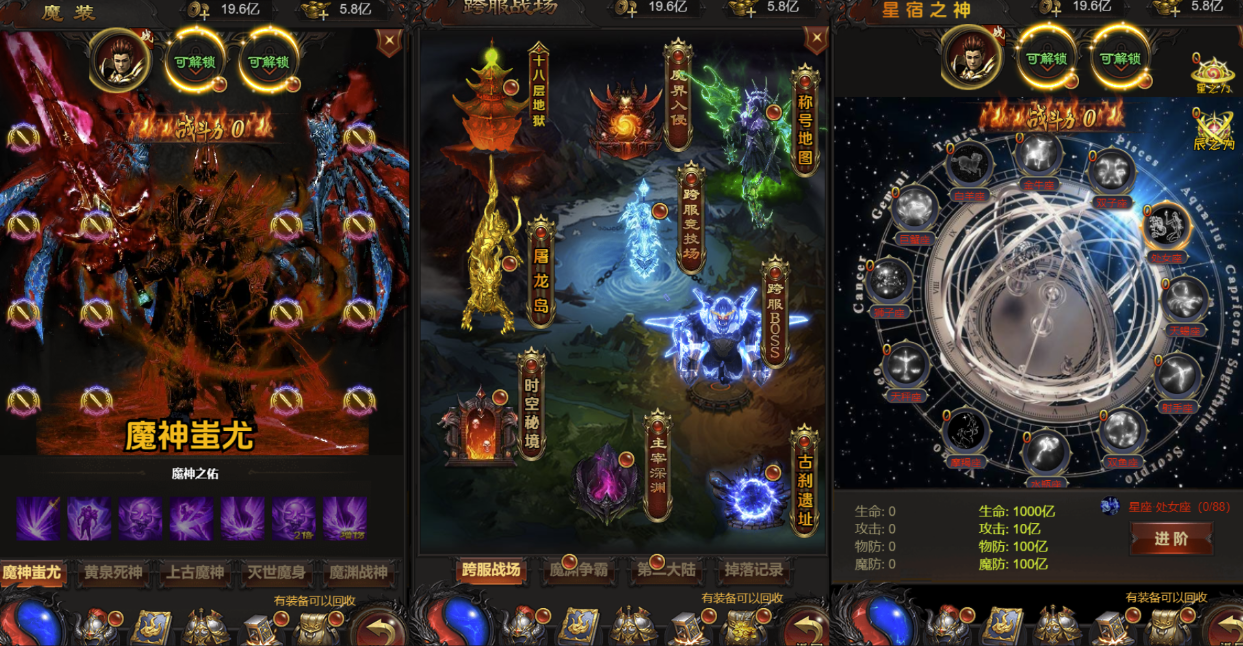The width and height of the screenshot is (1243, 646).
Task: Select the 灭世魔身 tab
Action: tap(276, 573)
